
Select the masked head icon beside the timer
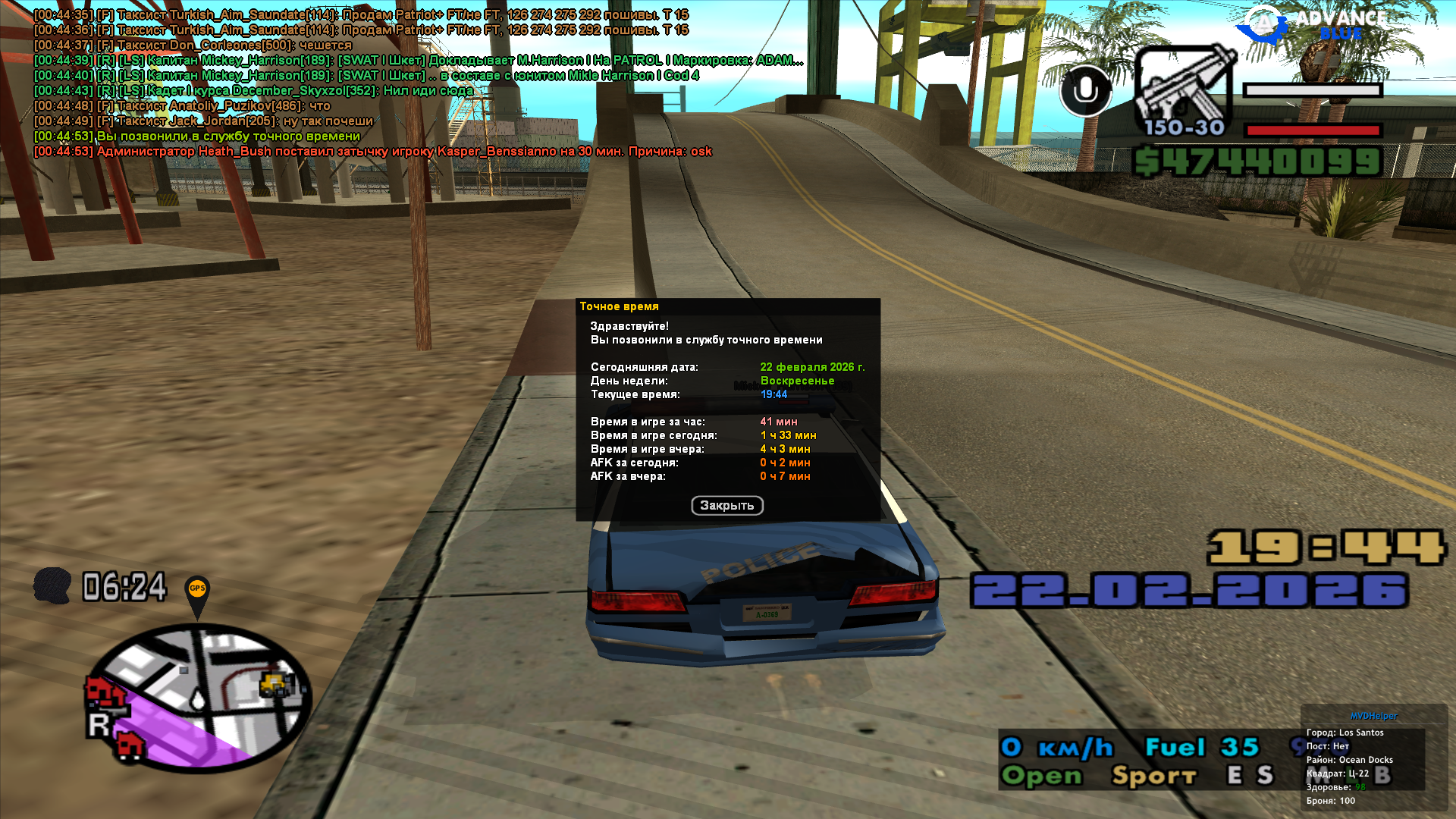click(x=52, y=586)
